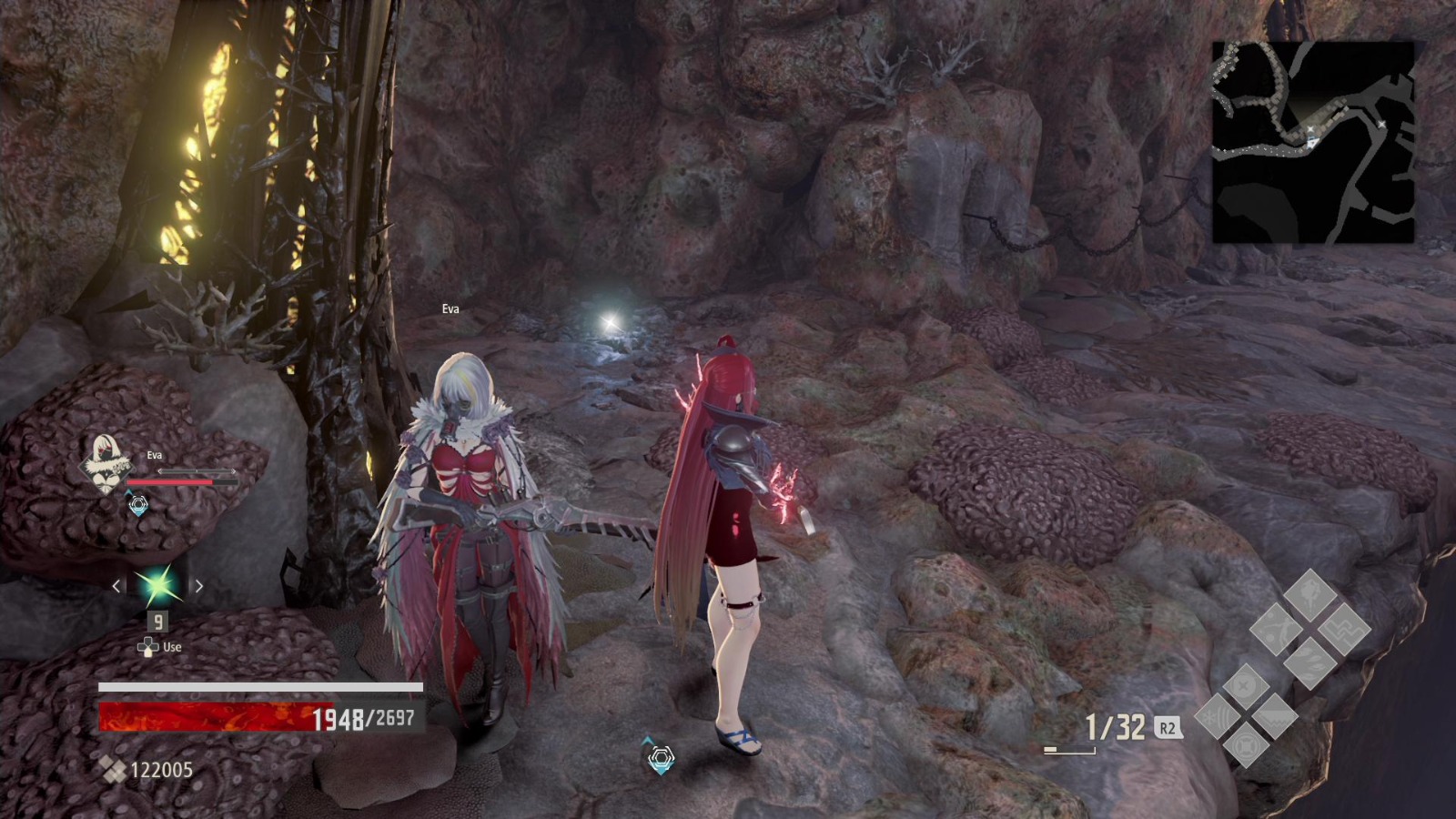
Task: Click the D-pad Use prompt icon
Action: pos(148,646)
